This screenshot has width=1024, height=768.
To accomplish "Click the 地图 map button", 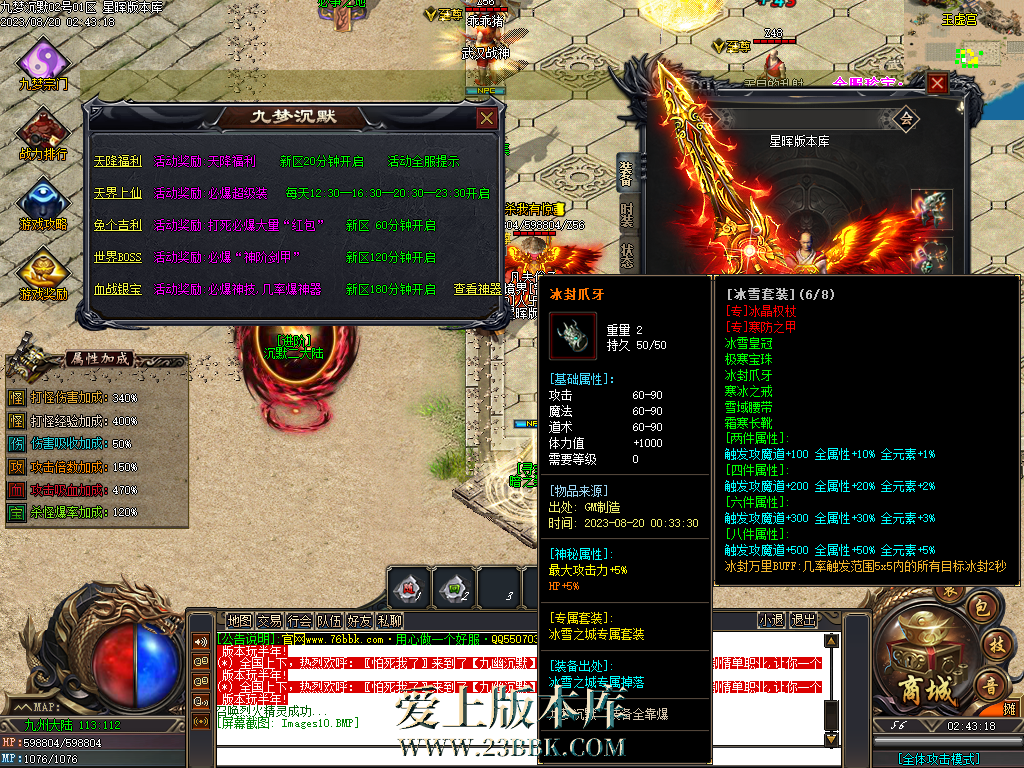I will [239, 621].
